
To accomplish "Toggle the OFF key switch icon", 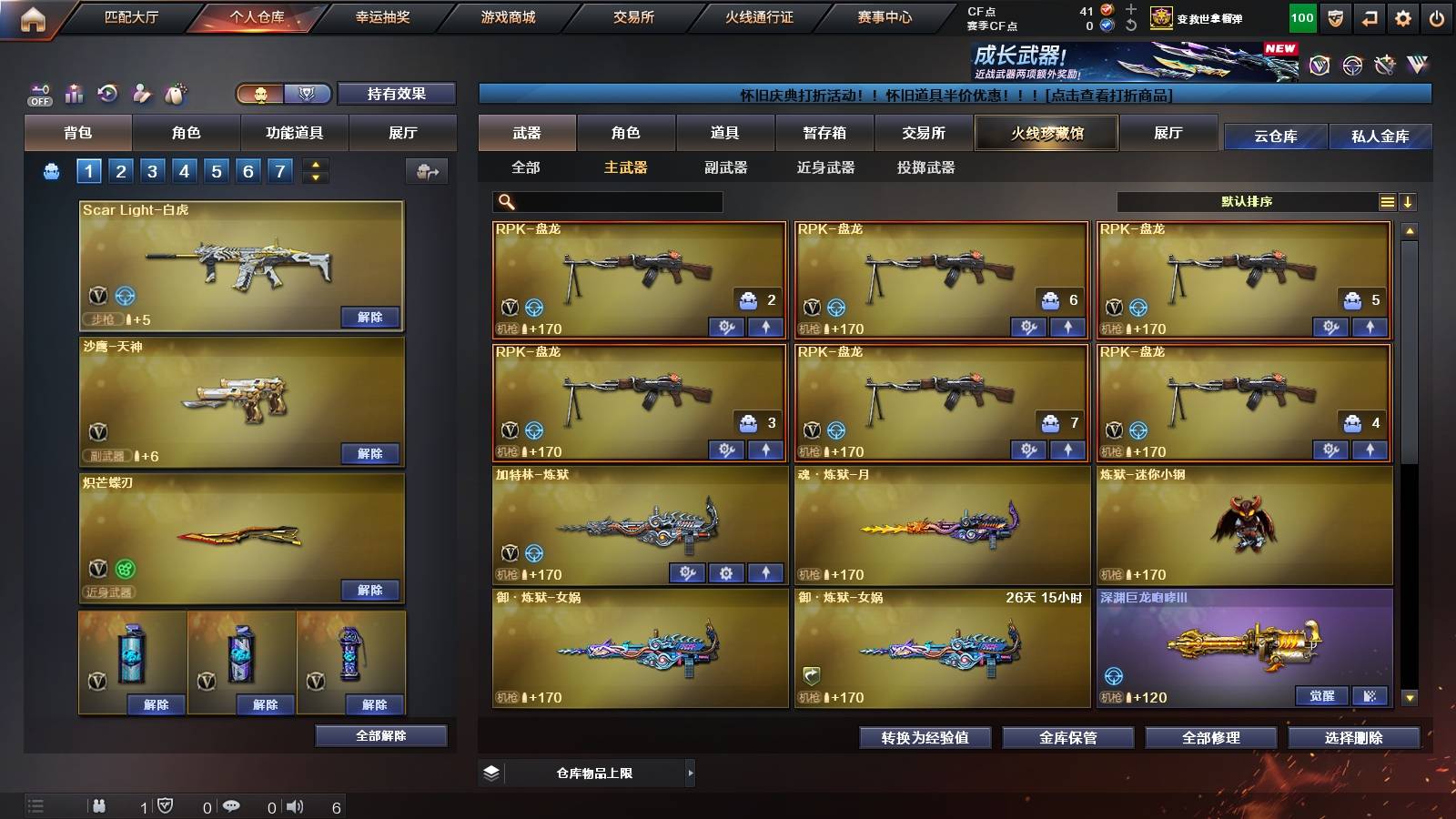I will [38, 92].
